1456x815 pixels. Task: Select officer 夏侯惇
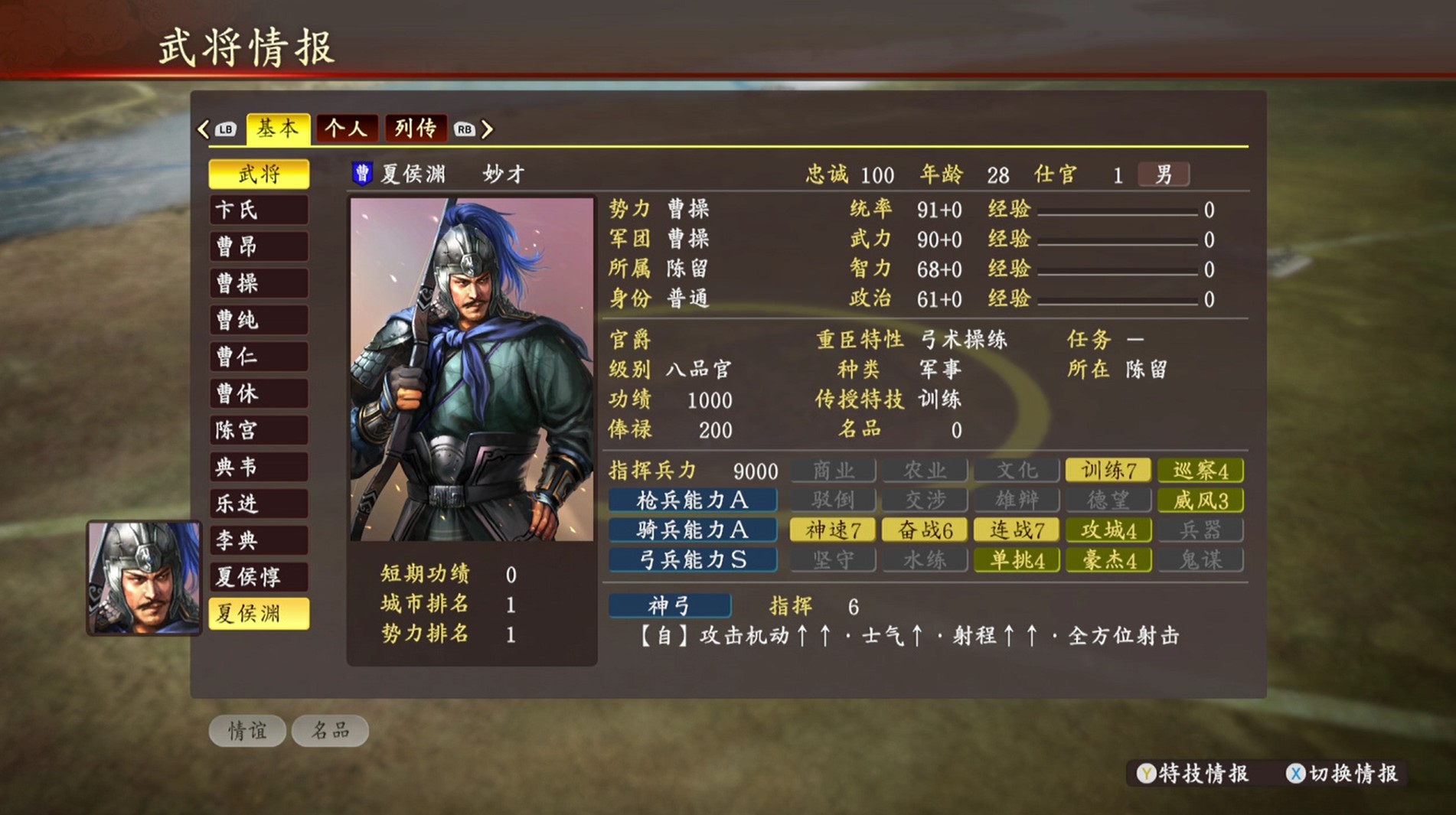[259, 577]
